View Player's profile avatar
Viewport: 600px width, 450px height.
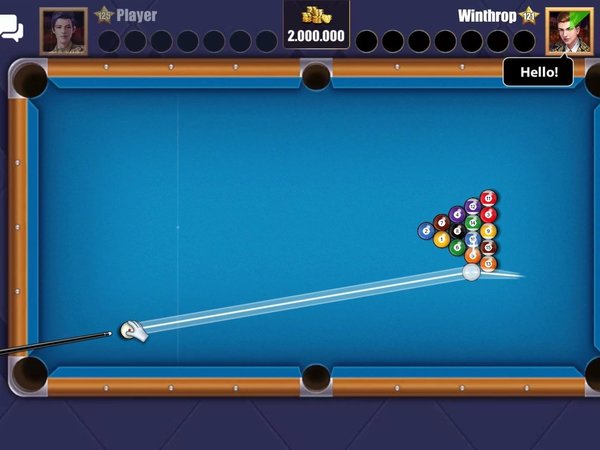coord(63,31)
